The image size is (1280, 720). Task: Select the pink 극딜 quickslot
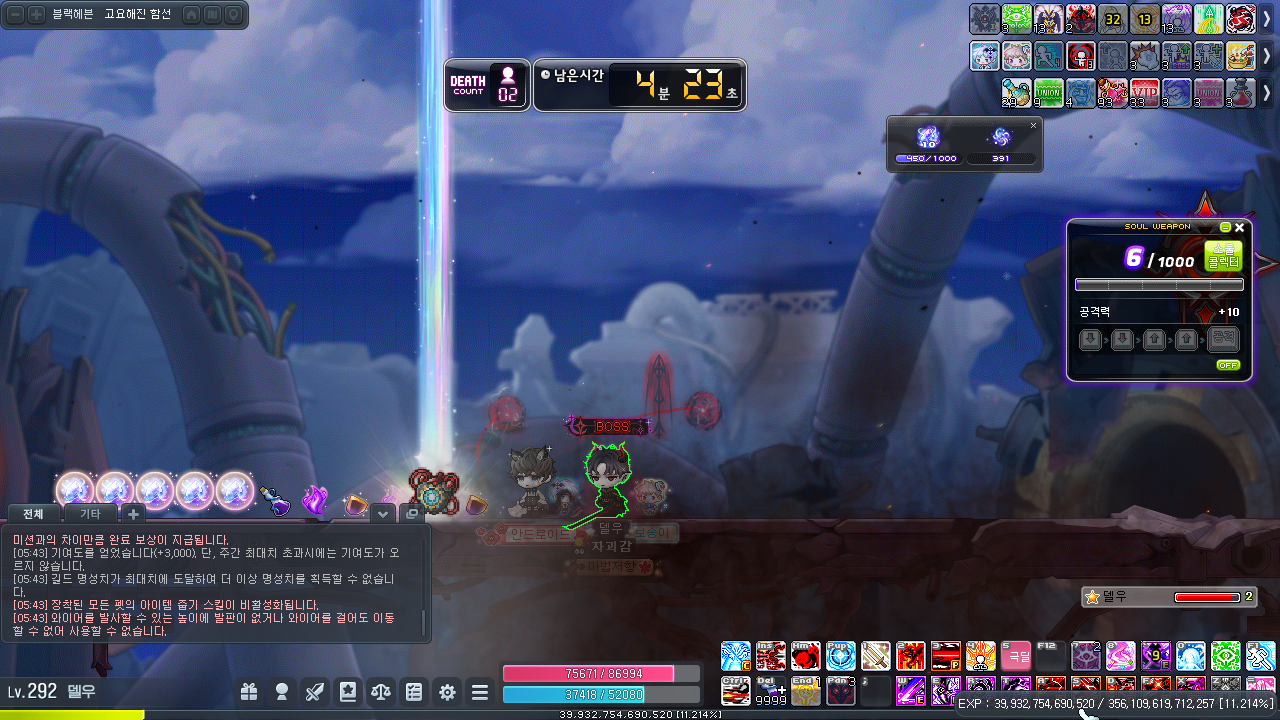[x=1015, y=656]
